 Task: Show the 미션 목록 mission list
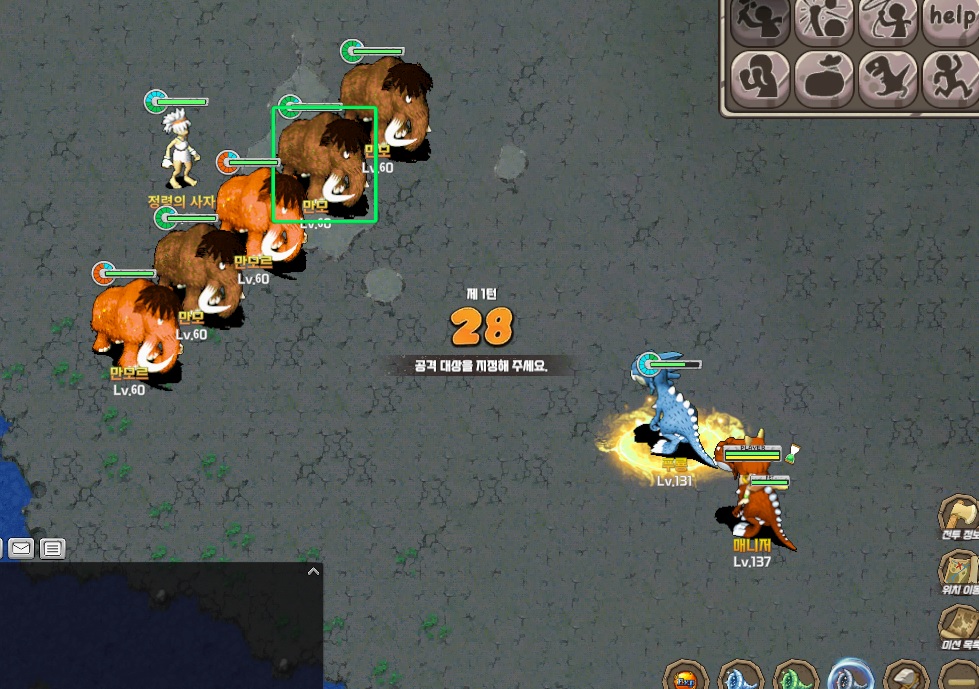pyautogui.click(x=958, y=626)
